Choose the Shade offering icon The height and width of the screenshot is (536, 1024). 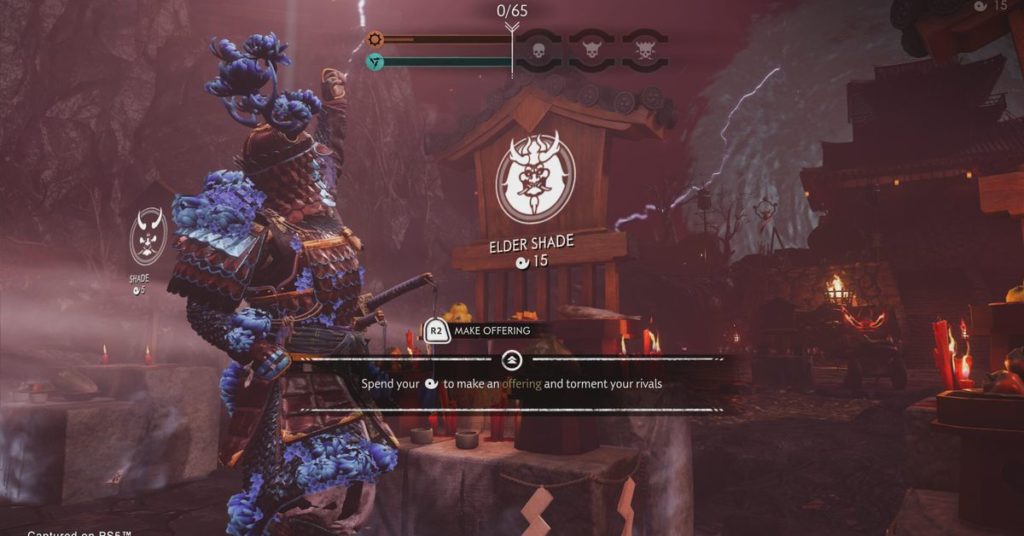(x=148, y=236)
